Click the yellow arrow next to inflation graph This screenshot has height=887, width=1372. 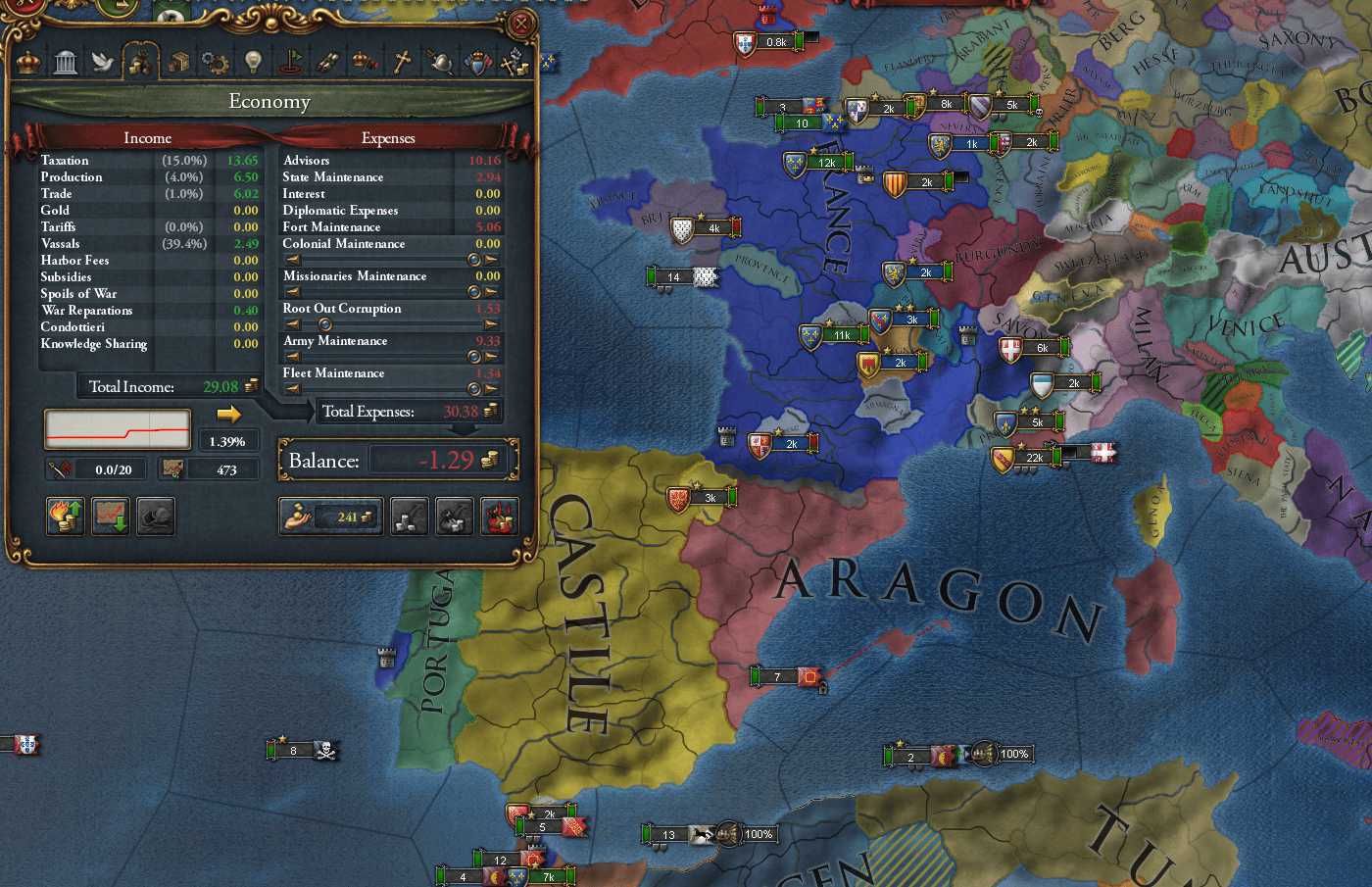pyautogui.click(x=228, y=414)
